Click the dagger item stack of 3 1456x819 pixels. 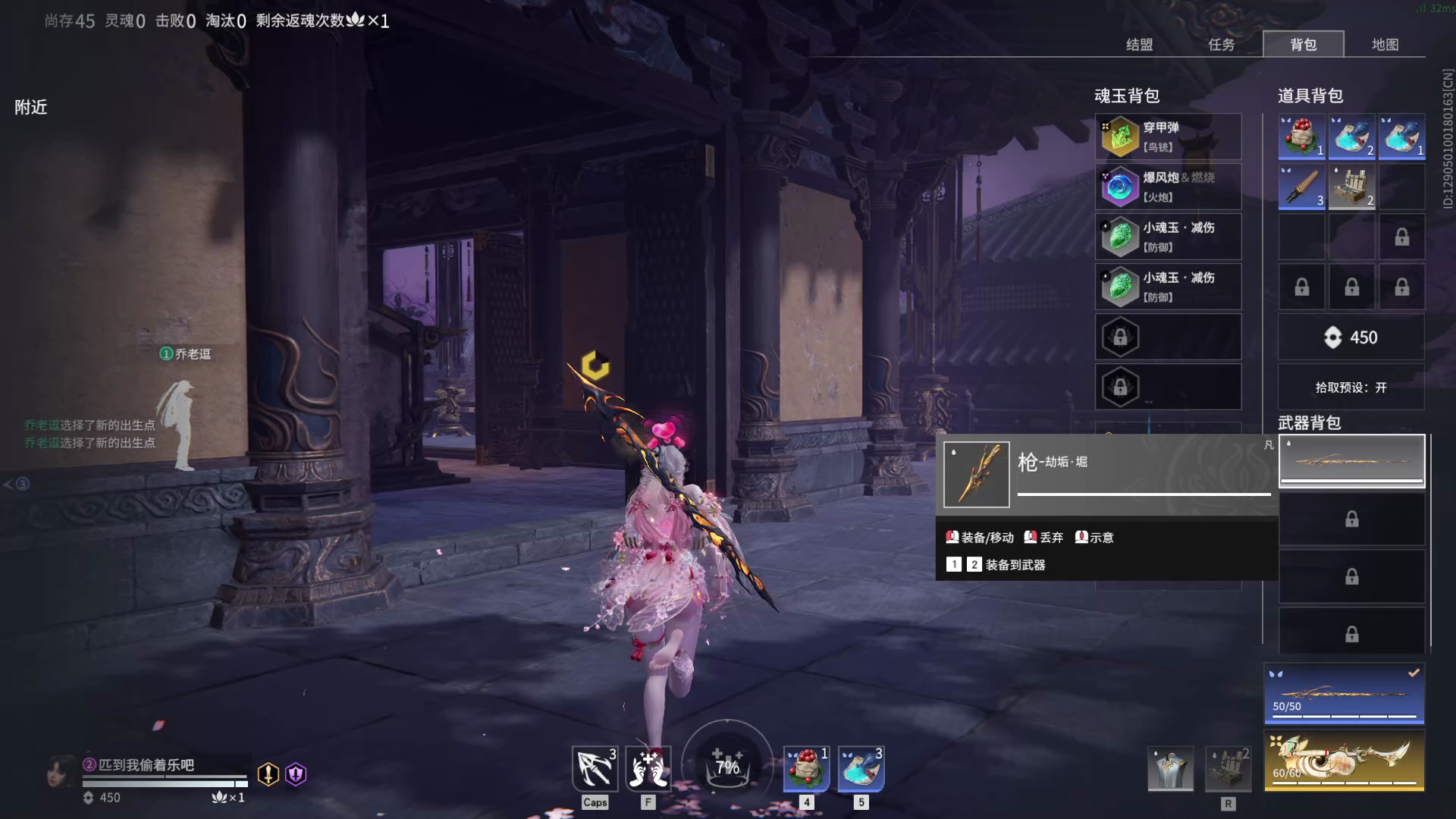tap(1300, 187)
